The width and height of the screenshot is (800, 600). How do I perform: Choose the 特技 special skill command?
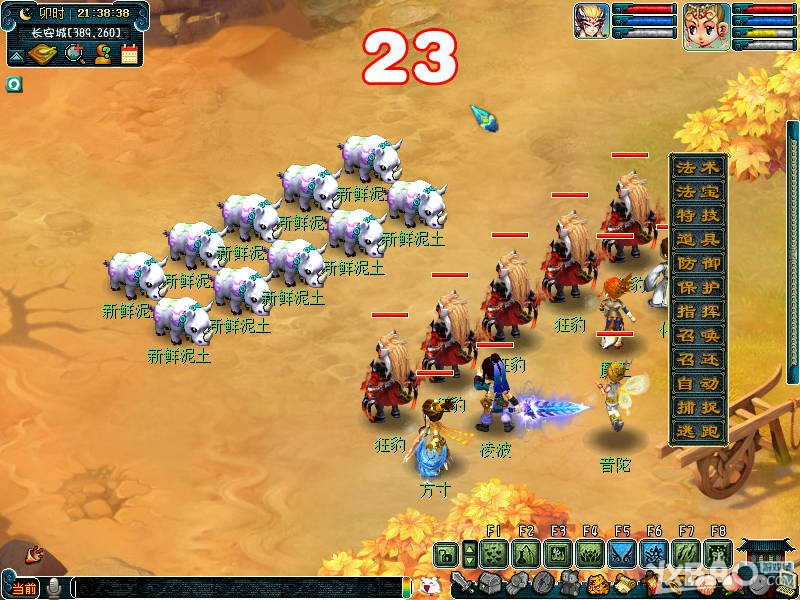coord(697,215)
